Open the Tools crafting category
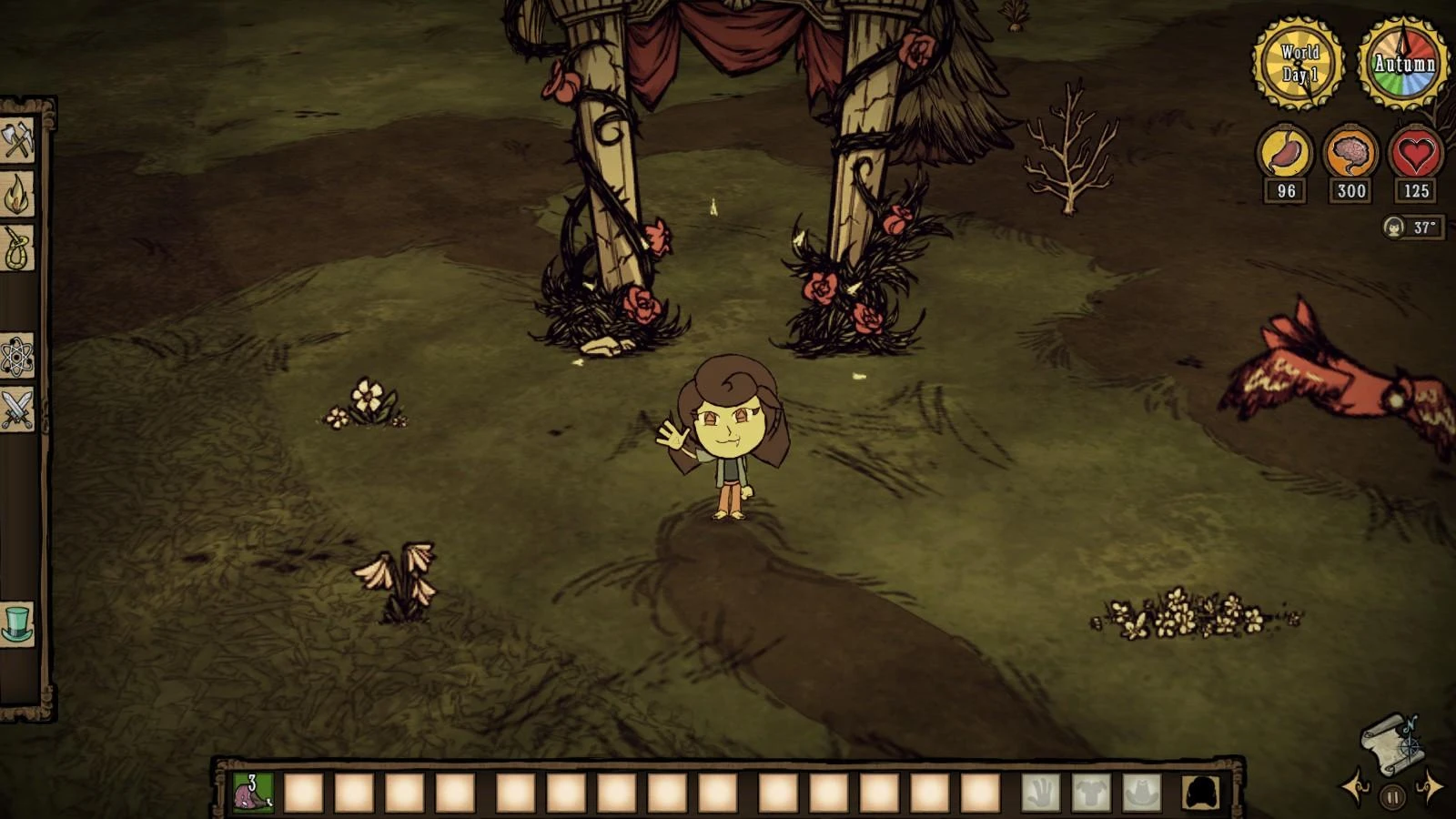 [18, 138]
